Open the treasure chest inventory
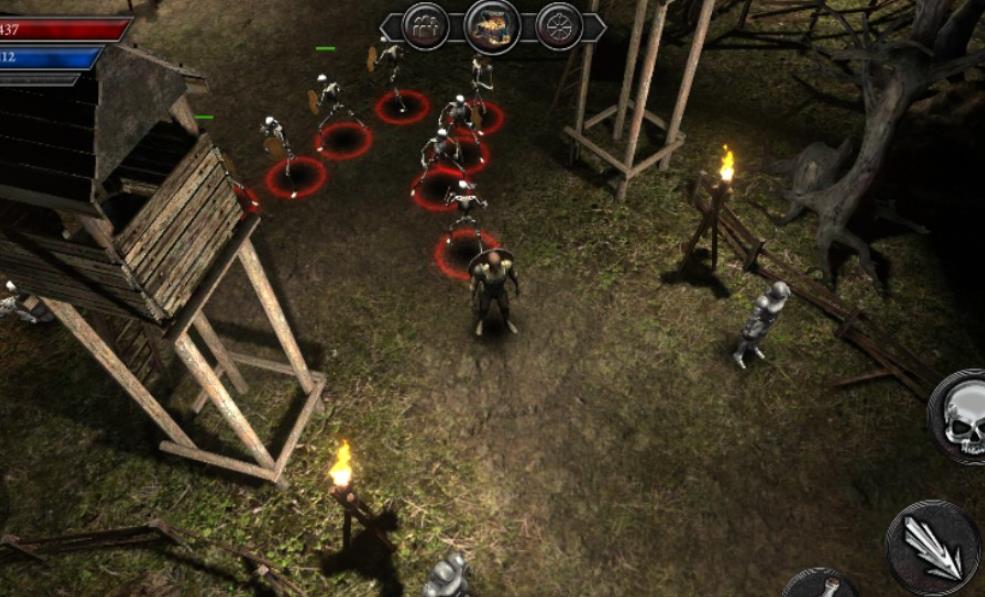The height and width of the screenshot is (597, 985). 492,26
